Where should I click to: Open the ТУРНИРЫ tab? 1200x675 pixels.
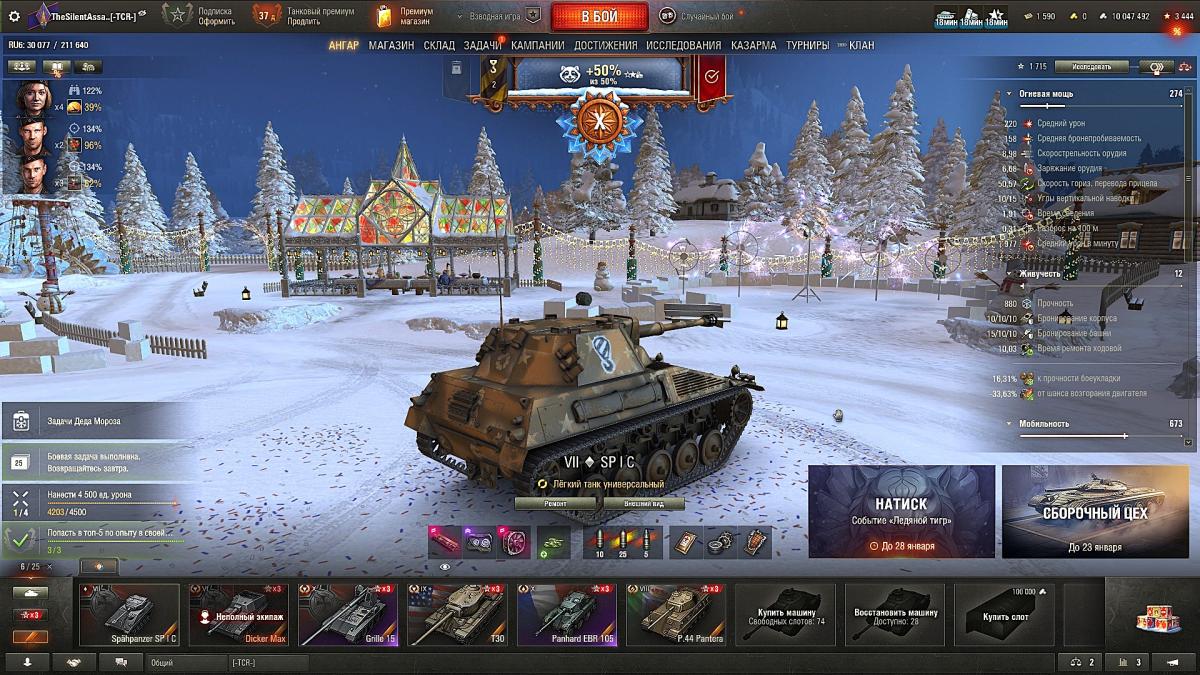pyautogui.click(x=807, y=45)
